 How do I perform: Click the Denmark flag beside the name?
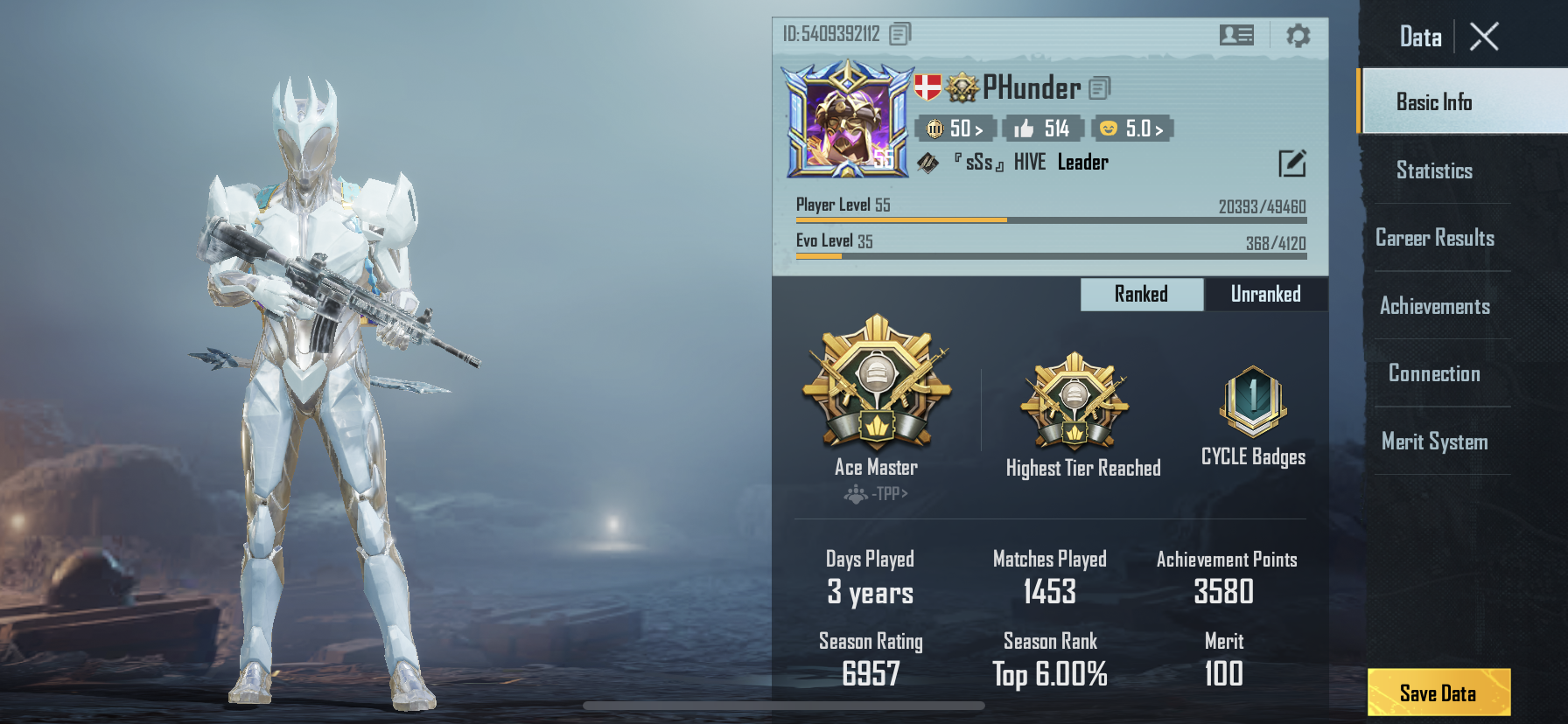point(927,88)
